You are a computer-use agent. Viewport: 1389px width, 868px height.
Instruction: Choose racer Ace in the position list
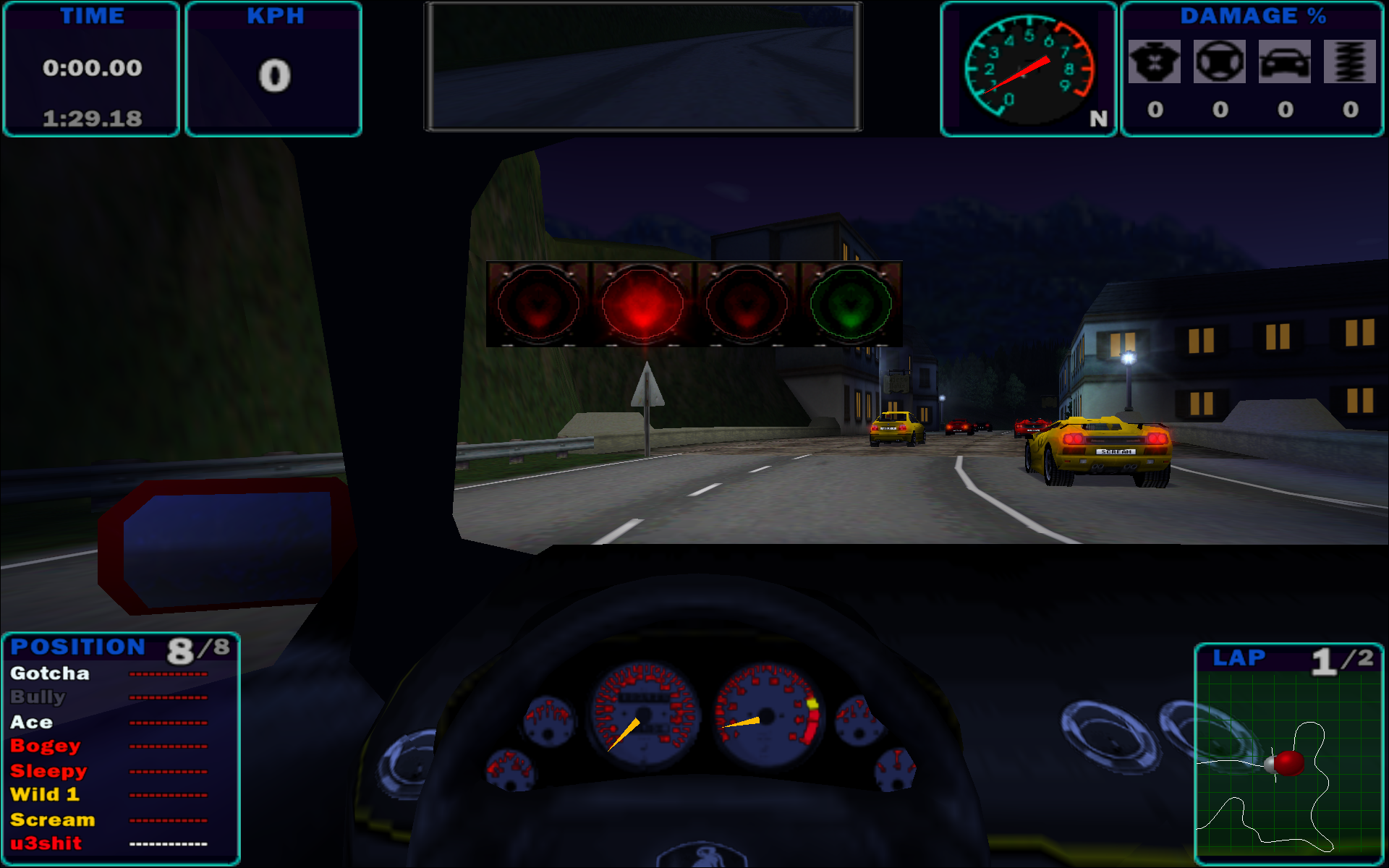pos(31,722)
